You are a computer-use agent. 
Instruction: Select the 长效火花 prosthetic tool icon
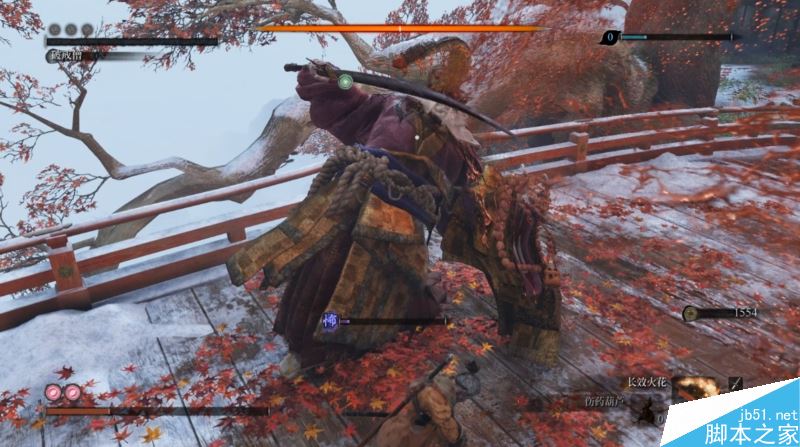click(694, 386)
